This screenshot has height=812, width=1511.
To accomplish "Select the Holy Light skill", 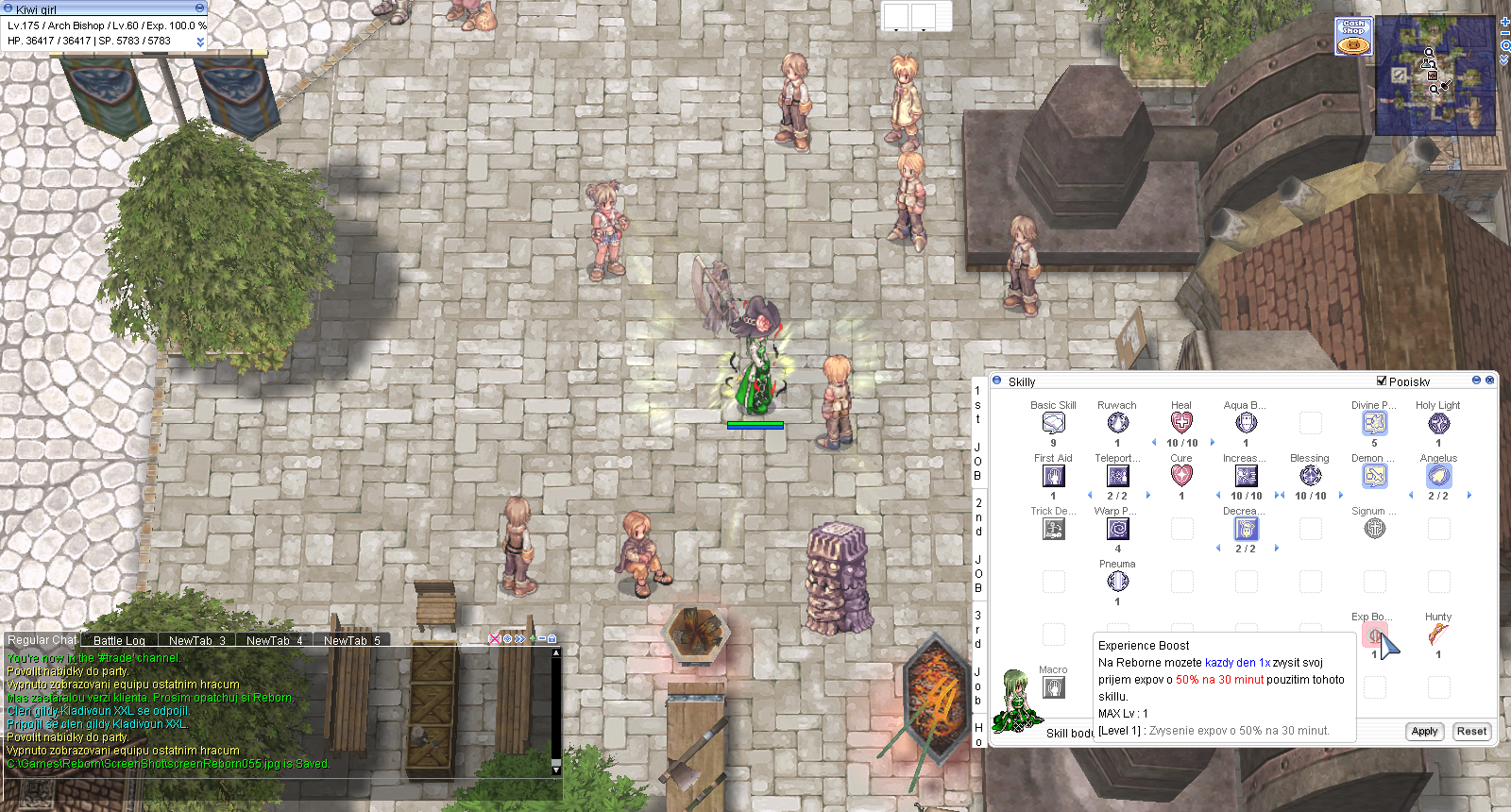I will tap(1438, 423).
